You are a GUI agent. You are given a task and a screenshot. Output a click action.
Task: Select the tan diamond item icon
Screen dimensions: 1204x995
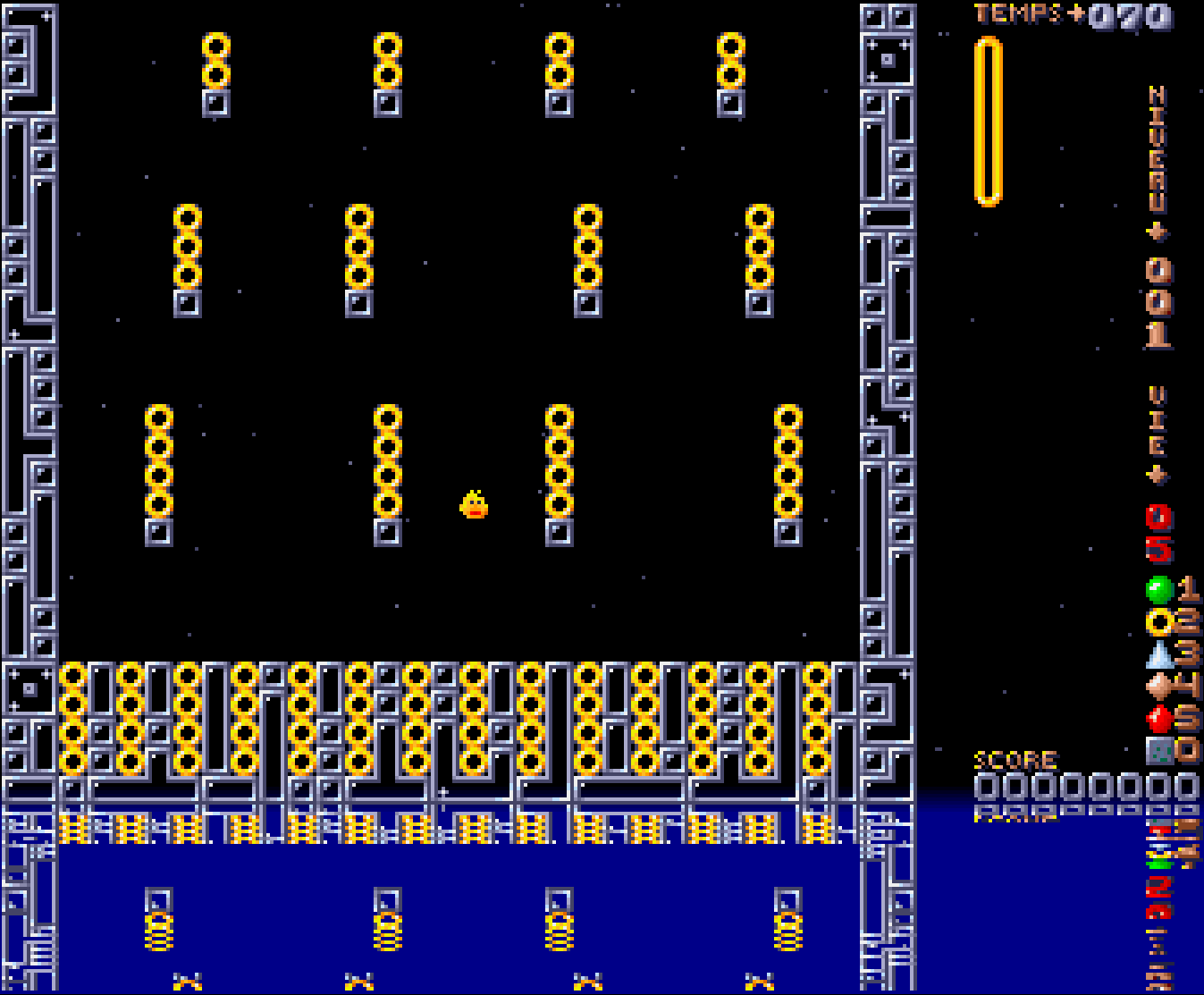(x=1159, y=687)
